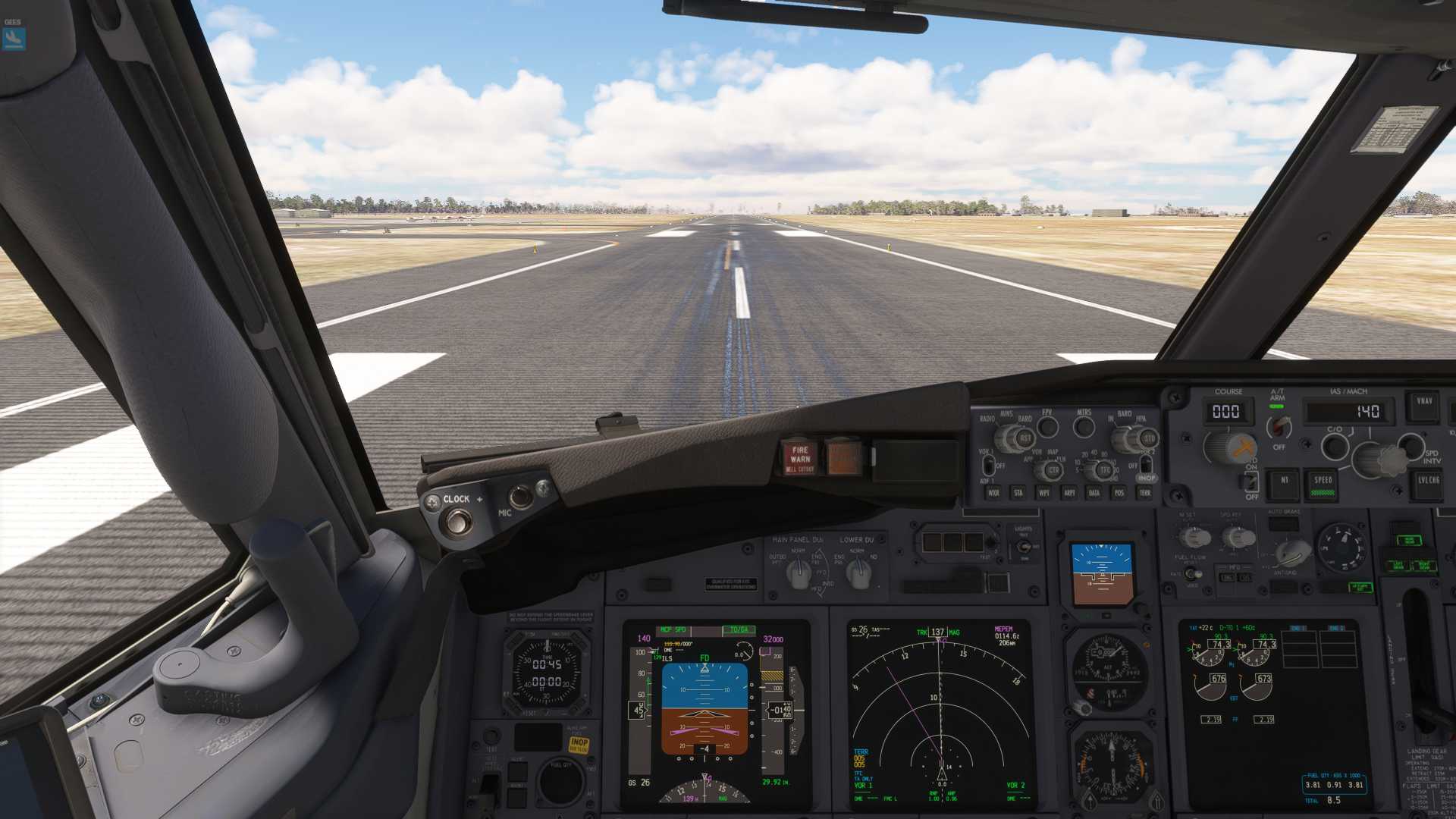Show airports with the ARPT button
Viewport: 1456px width, 819px height.
[x=1069, y=493]
